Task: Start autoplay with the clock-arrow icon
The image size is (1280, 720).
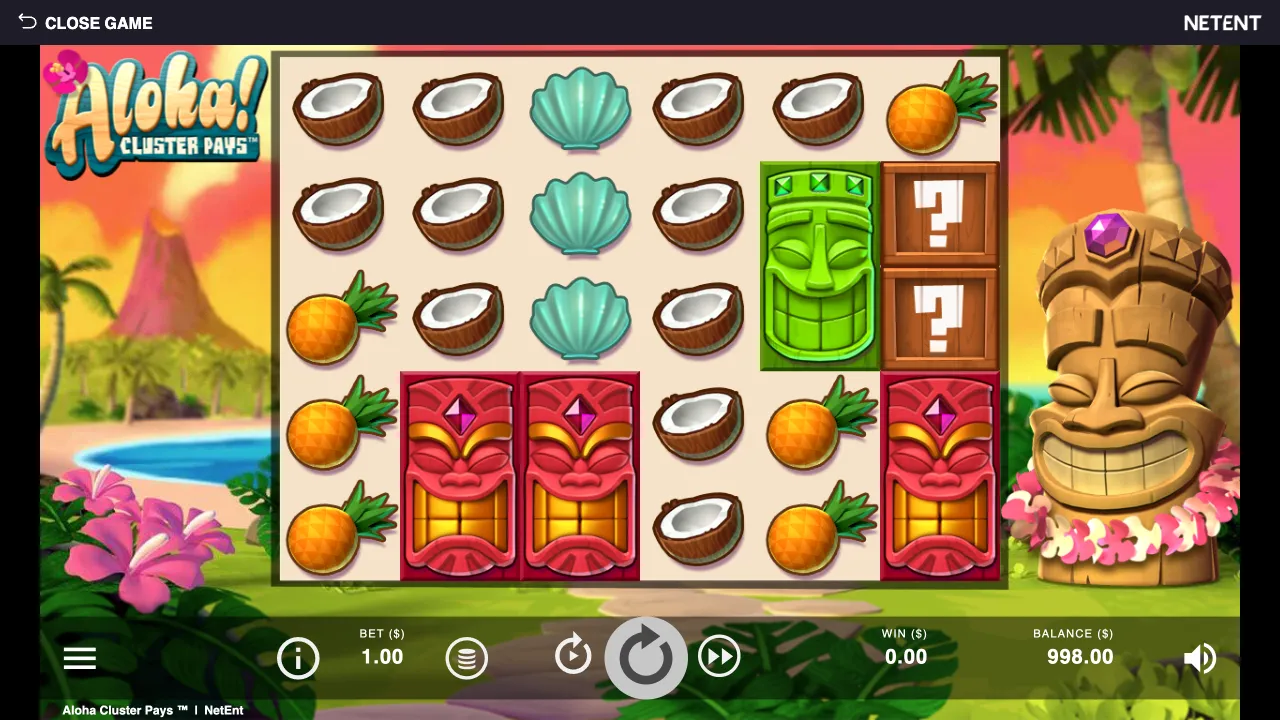Action: [x=573, y=656]
